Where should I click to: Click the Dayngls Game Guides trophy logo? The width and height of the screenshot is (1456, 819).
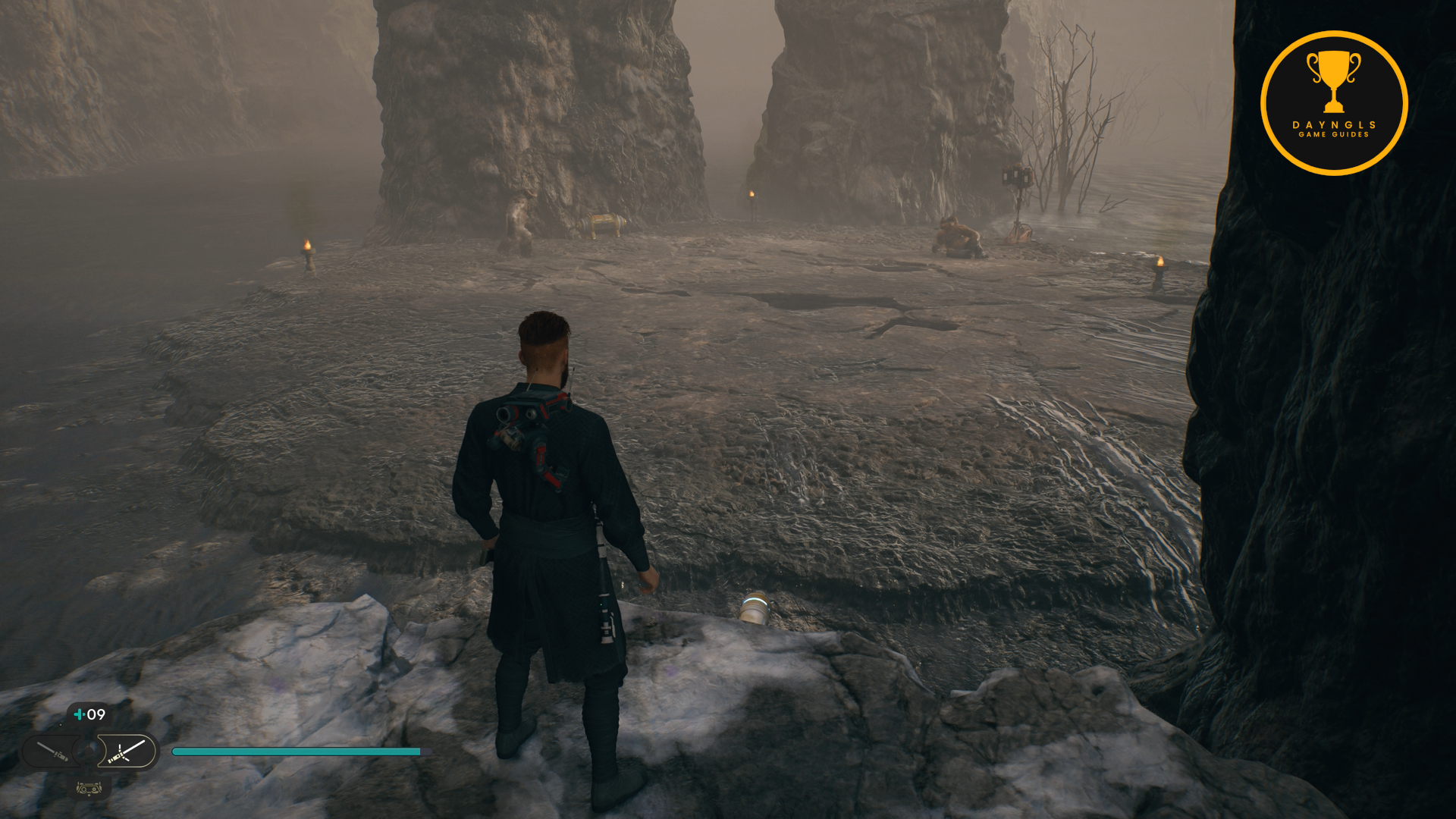[1333, 103]
